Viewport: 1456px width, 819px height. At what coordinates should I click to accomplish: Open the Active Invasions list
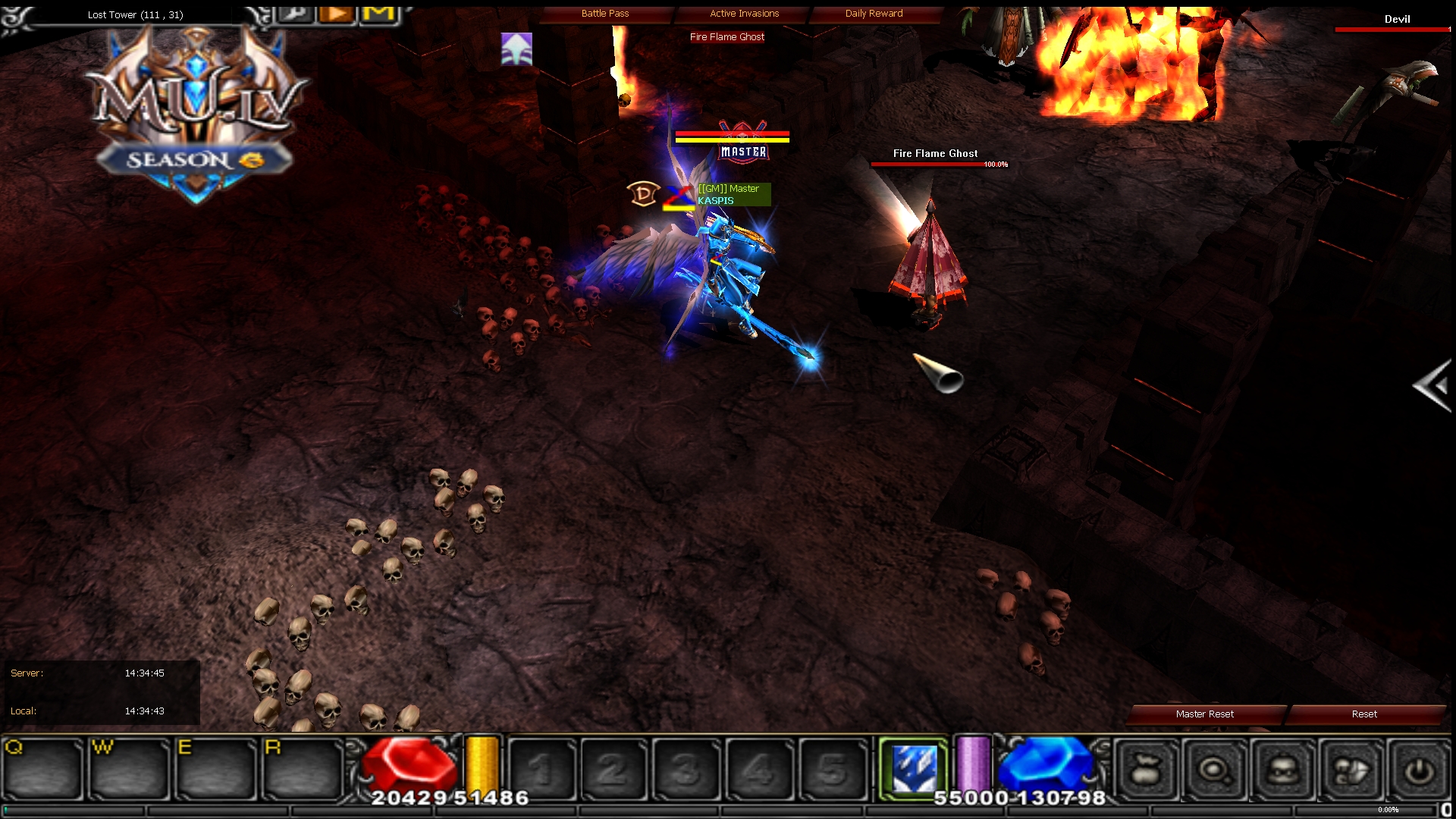(x=744, y=14)
